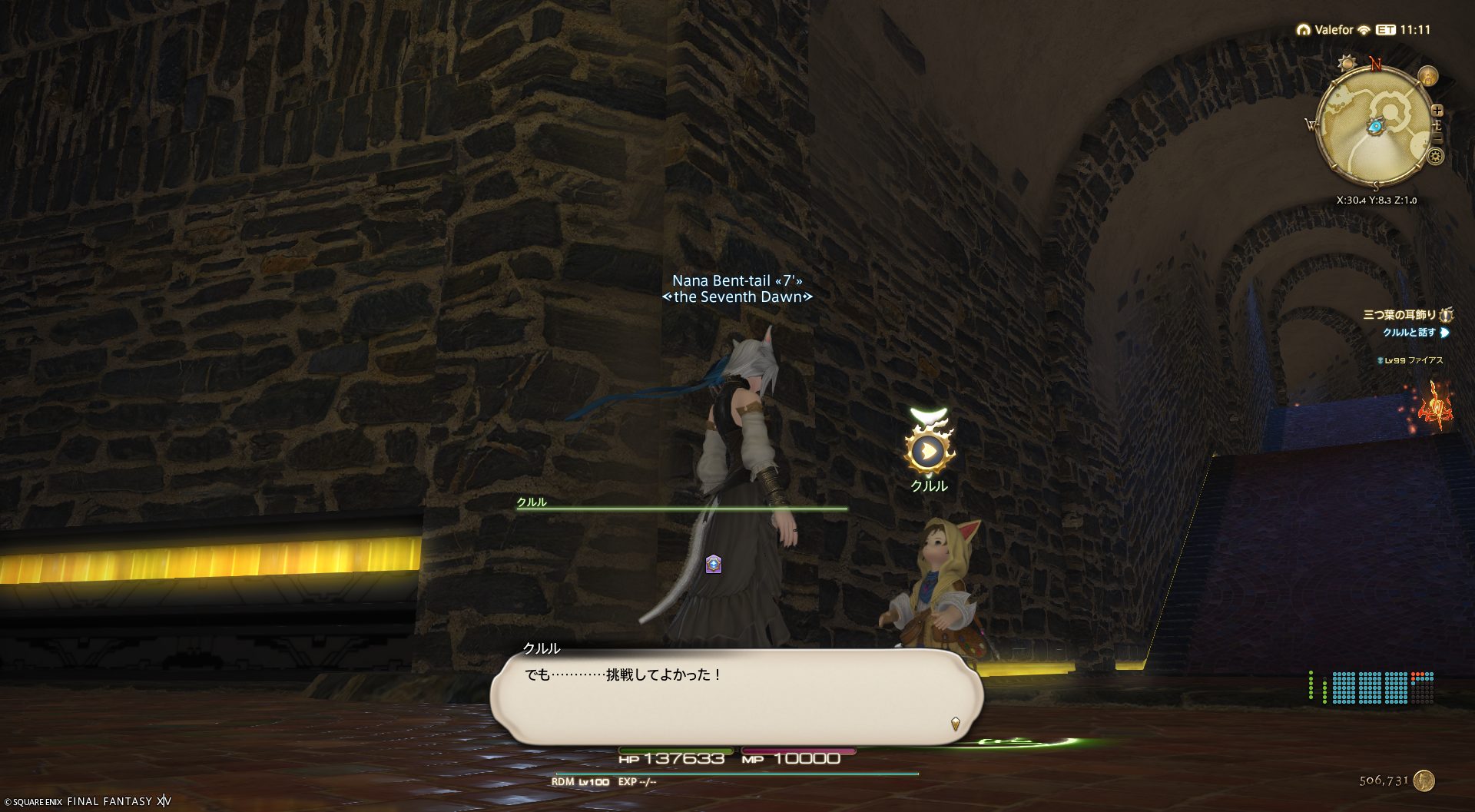Click the Lv99 ファイアス duty entry
Image resolution: width=1475 pixels, height=812 pixels.
(1414, 360)
